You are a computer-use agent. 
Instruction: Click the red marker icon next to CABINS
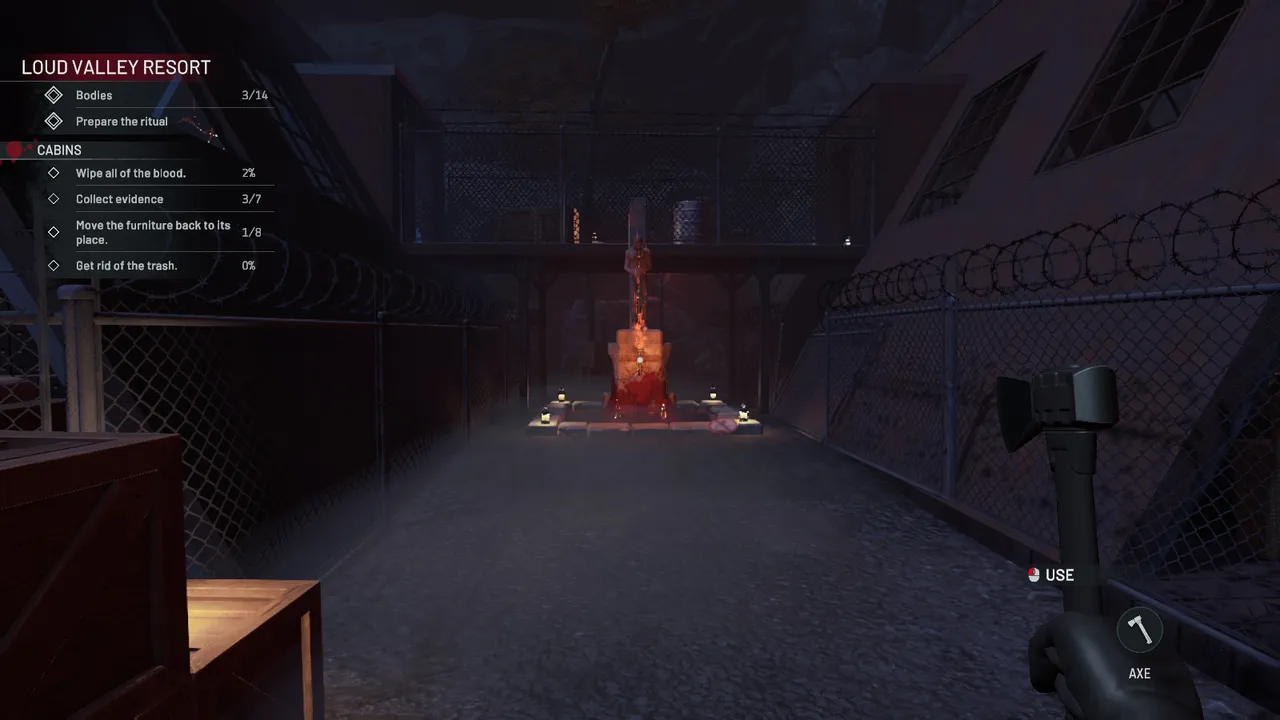tap(14, 149)
